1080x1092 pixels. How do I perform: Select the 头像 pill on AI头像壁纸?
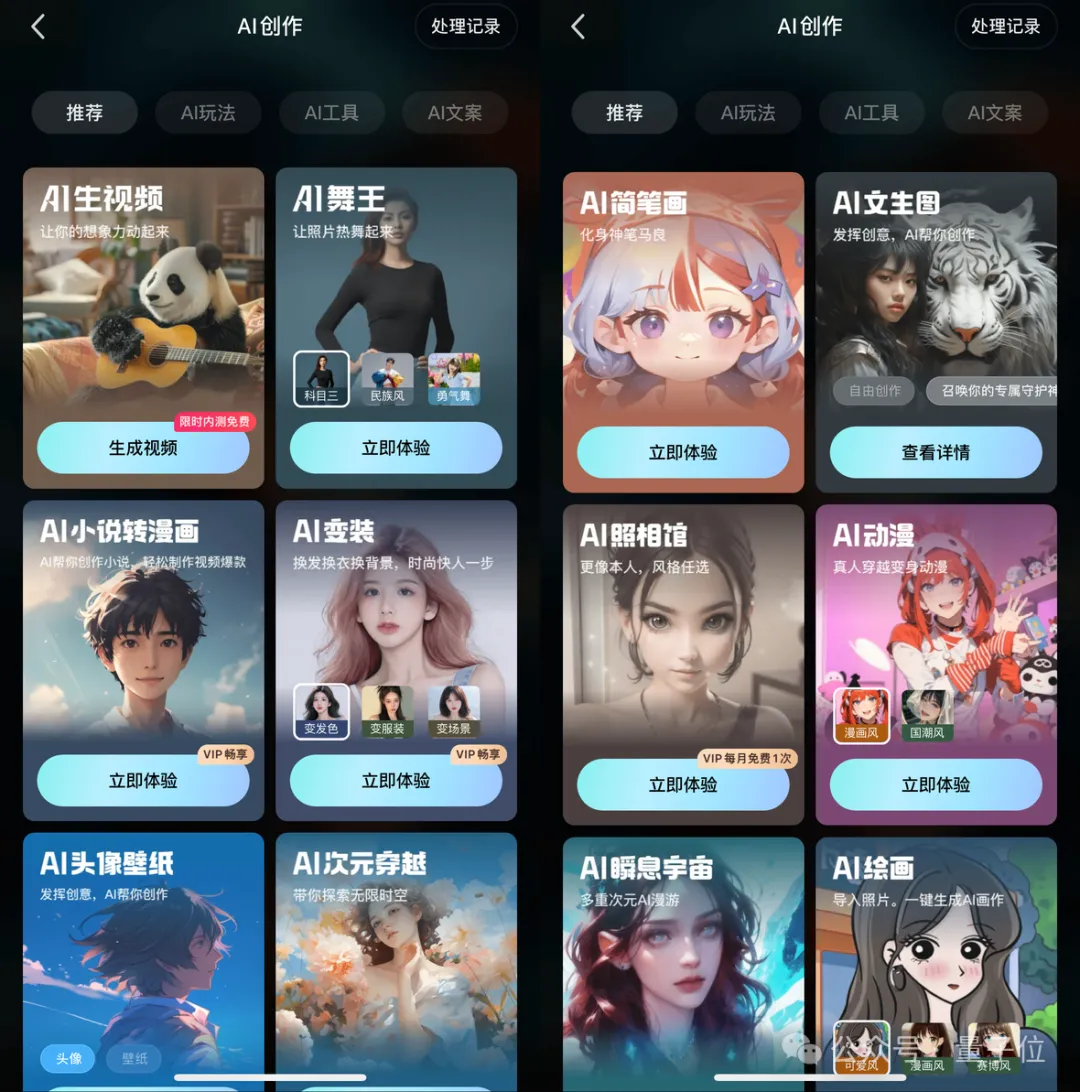tap(69, 1058)
